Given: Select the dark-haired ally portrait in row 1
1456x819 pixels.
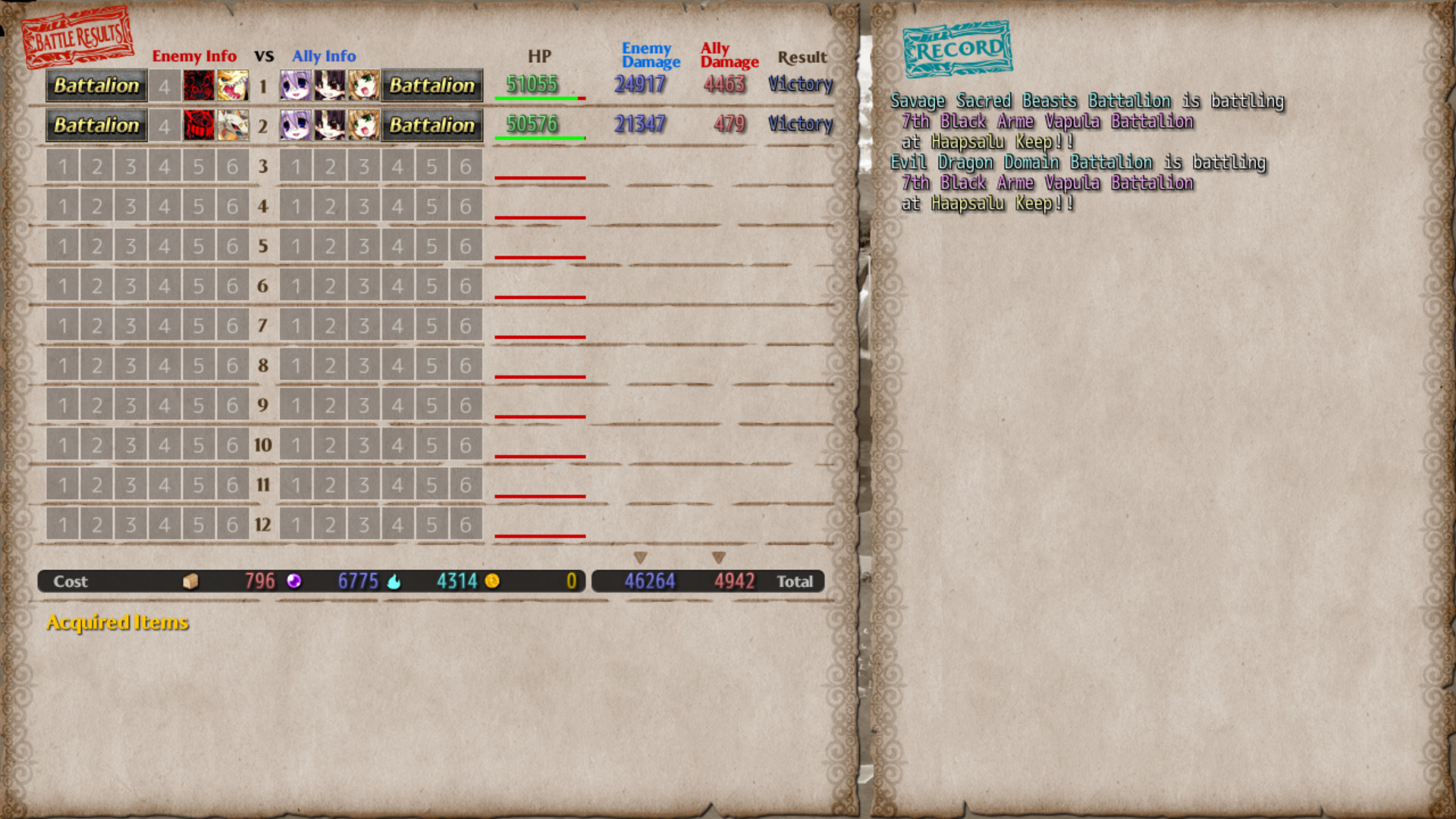Looking at the screenshot, I should [330, 86].
